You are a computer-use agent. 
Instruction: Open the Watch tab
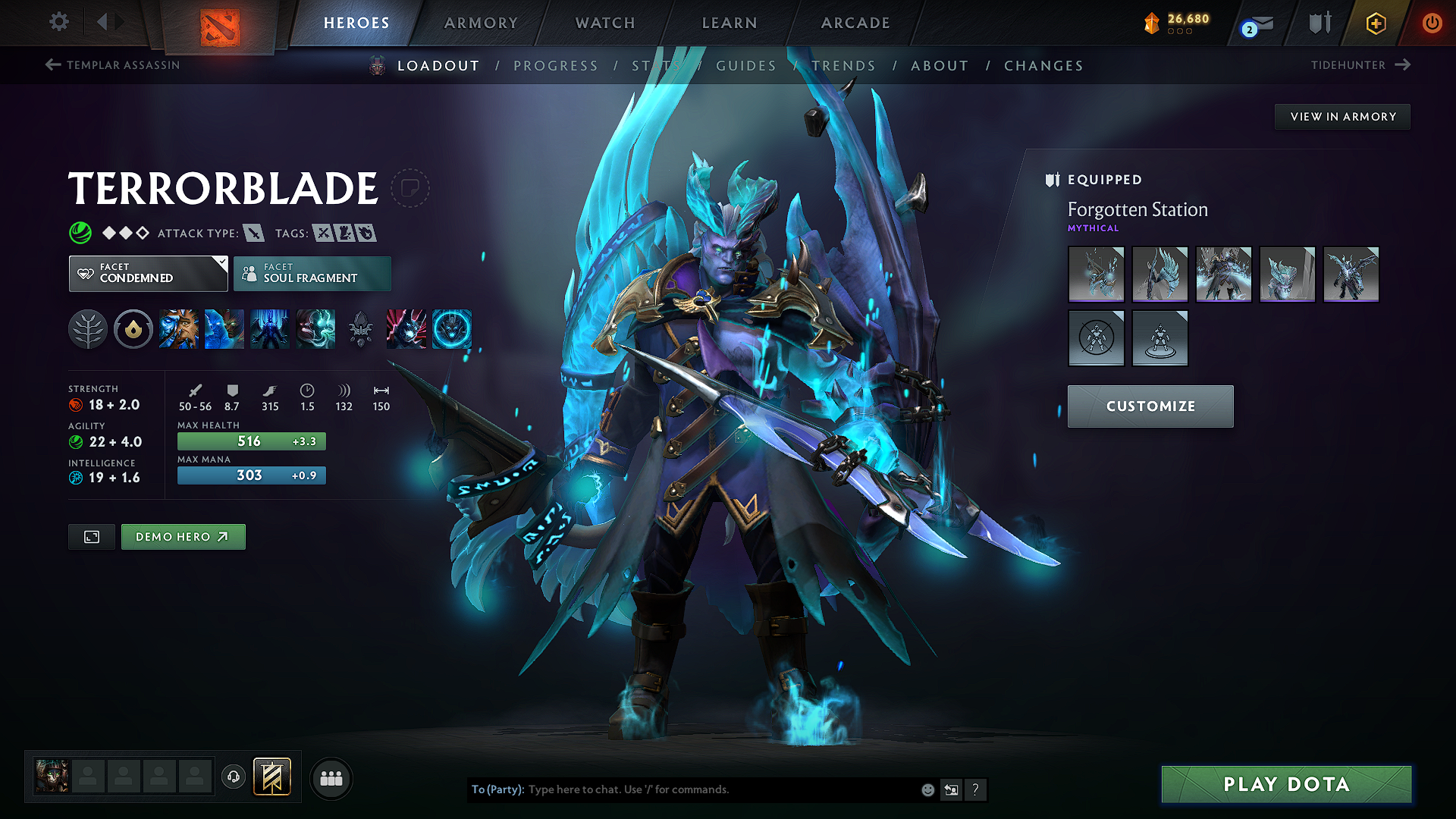point(605,23)
